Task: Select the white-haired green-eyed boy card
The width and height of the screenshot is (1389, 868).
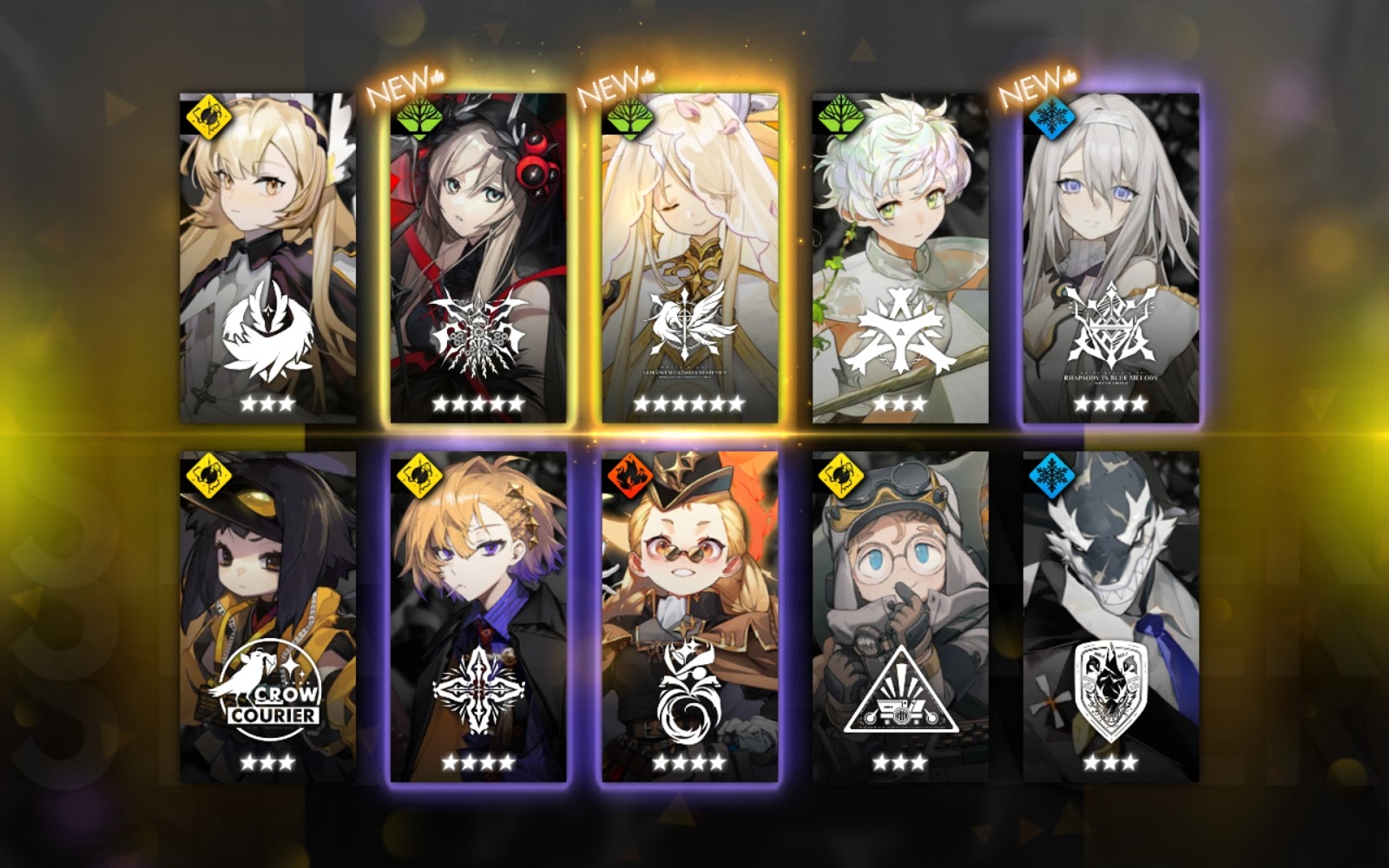Action: [900, 258]
